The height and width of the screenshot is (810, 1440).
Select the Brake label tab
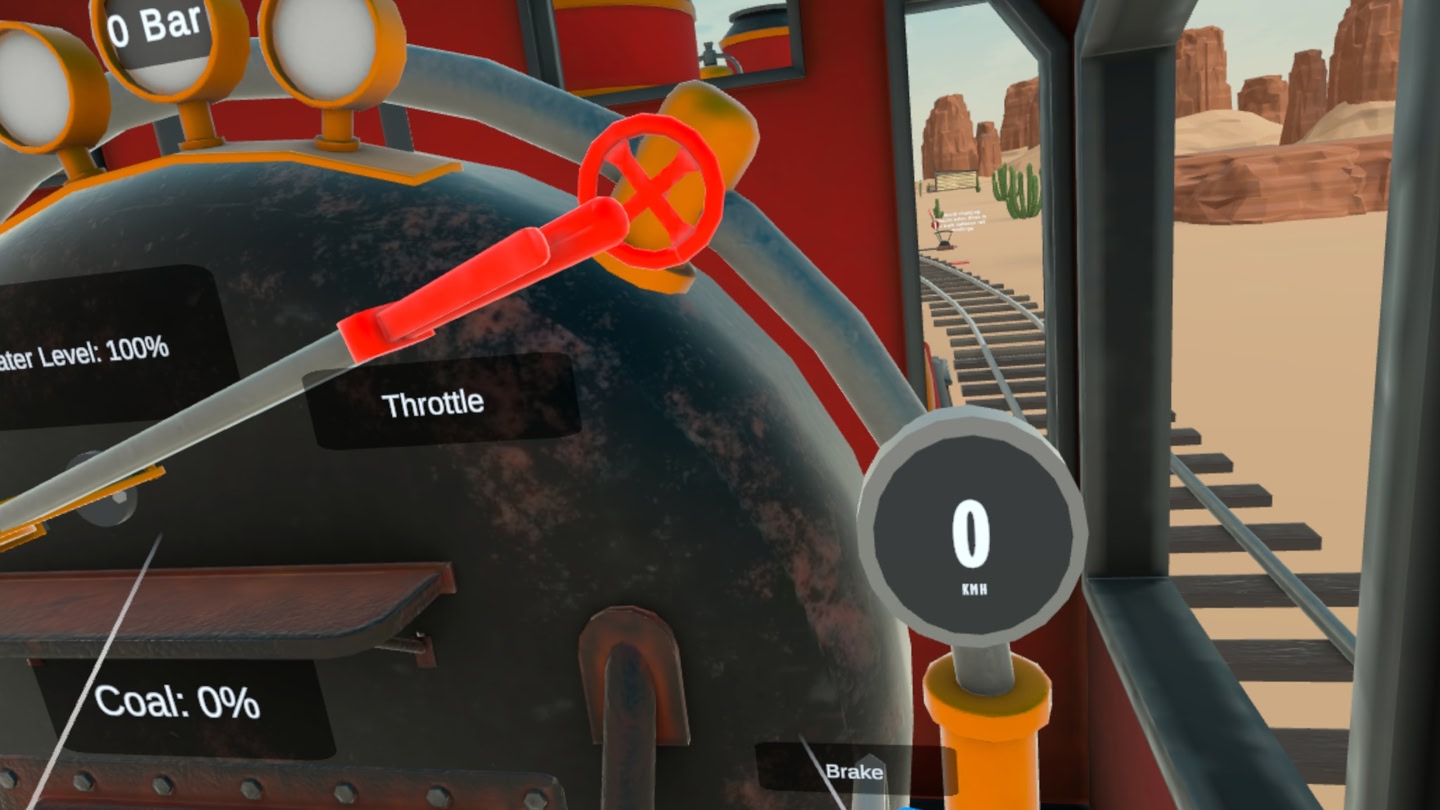(x=855, y=772)
